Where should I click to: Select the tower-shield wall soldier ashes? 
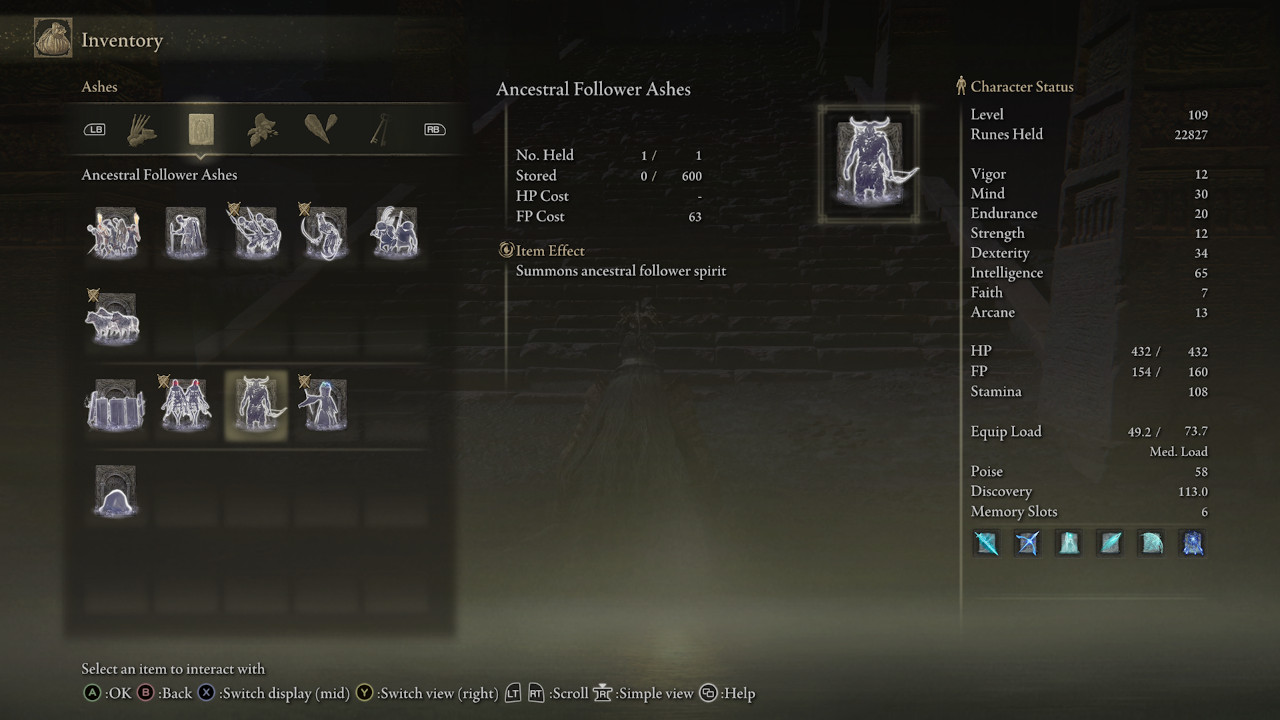(x=115, y=405)
